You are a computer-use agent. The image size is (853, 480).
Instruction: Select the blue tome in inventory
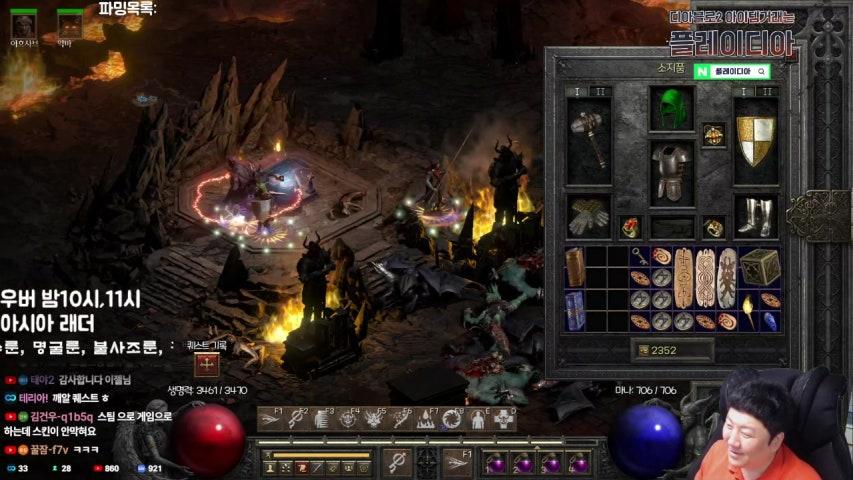click(x=575, y=310)
